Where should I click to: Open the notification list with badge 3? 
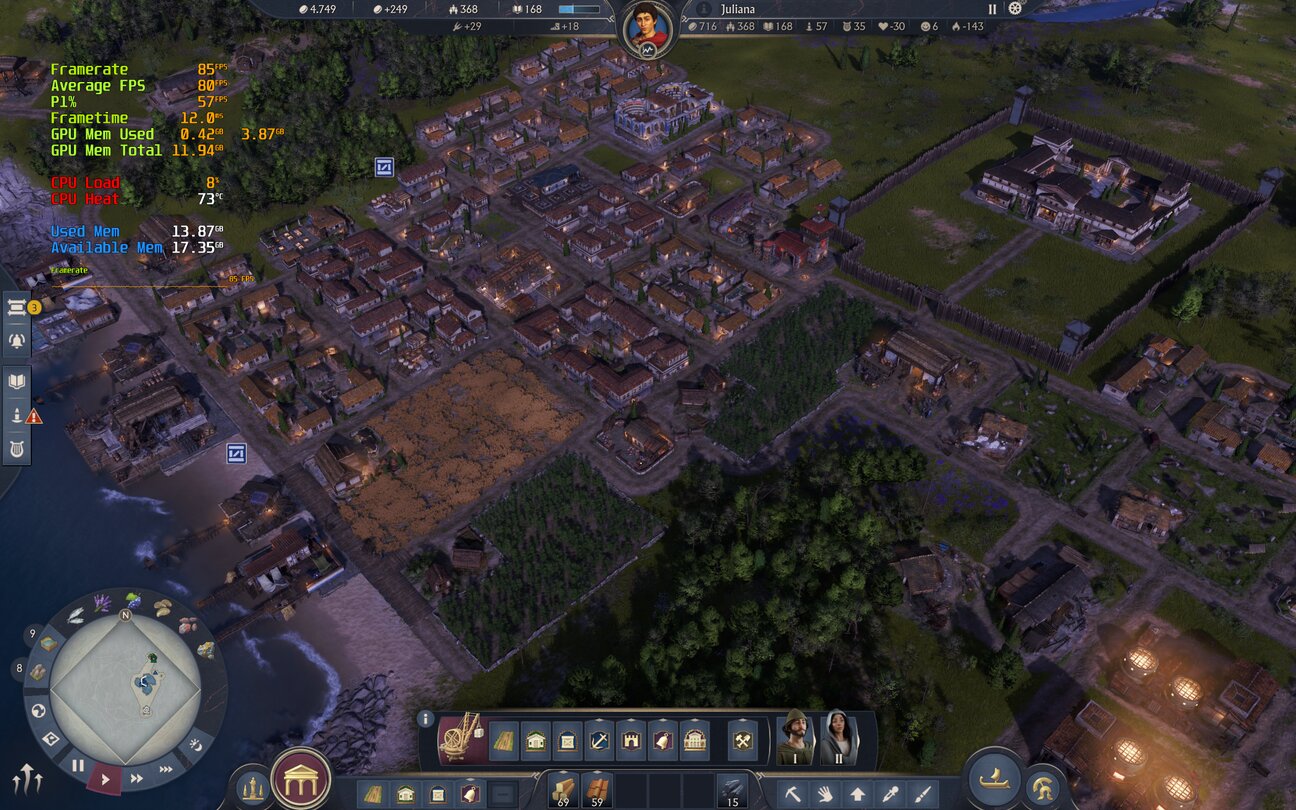click(17, 308)
